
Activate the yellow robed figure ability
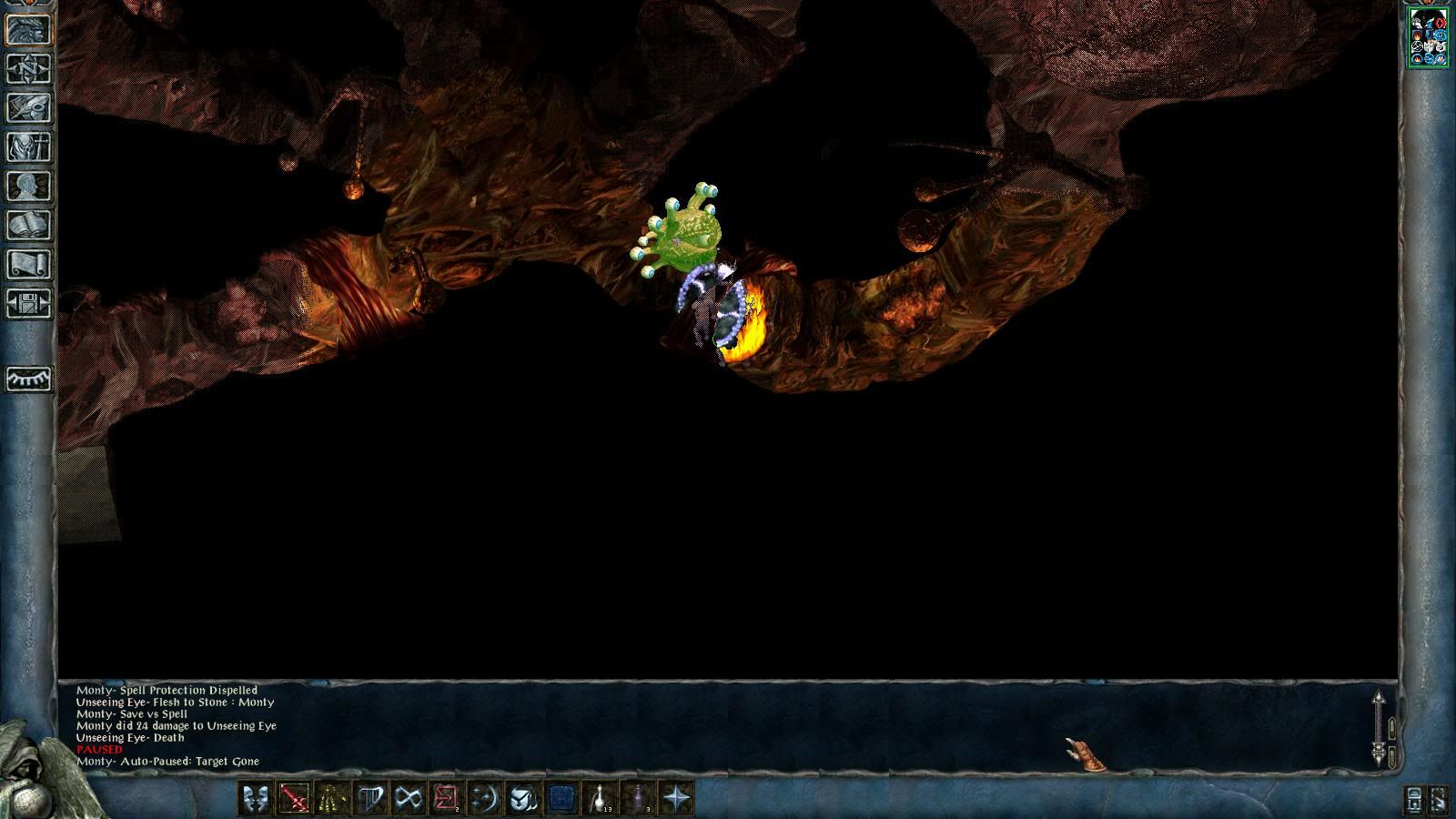point(332,799)
